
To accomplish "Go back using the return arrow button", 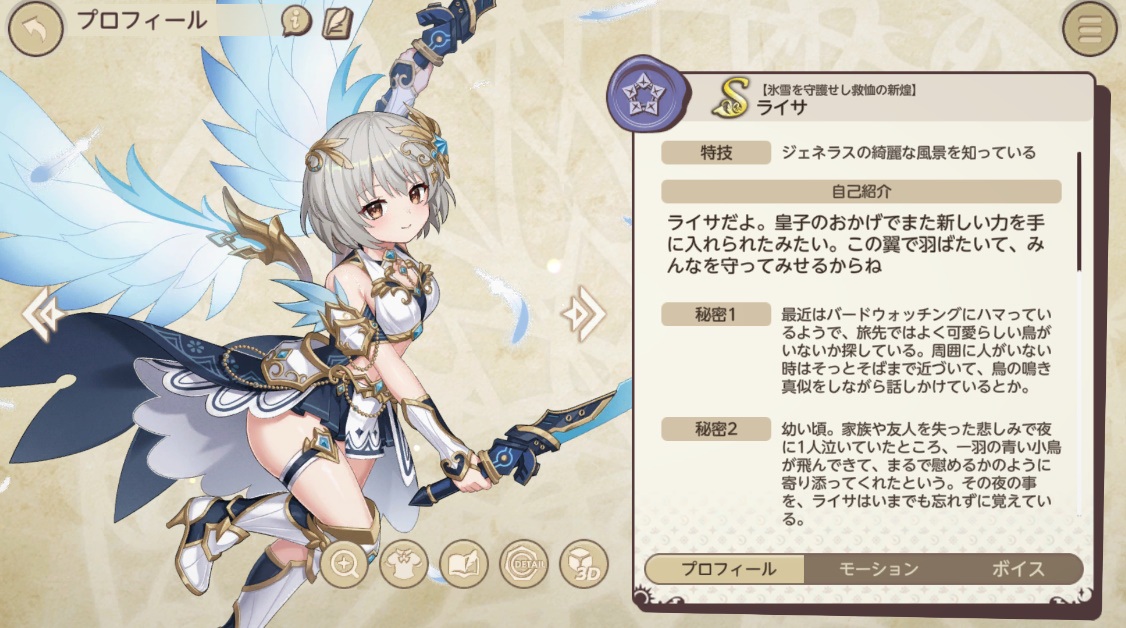I will [35, 29].
